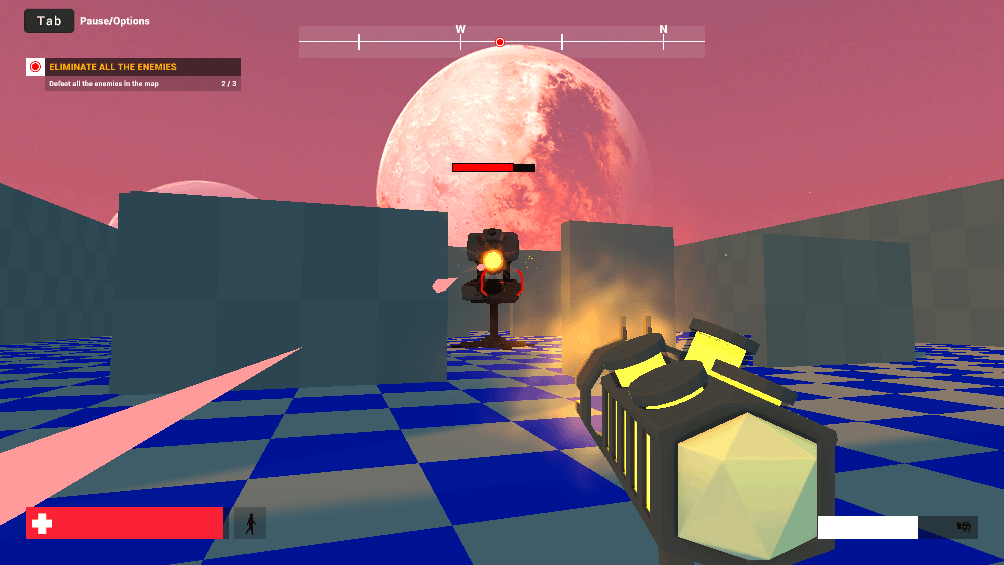Screen dimensions: 1004x565
Task: Select the weapon icon beside the ammo bar
Action: [964, 527]
